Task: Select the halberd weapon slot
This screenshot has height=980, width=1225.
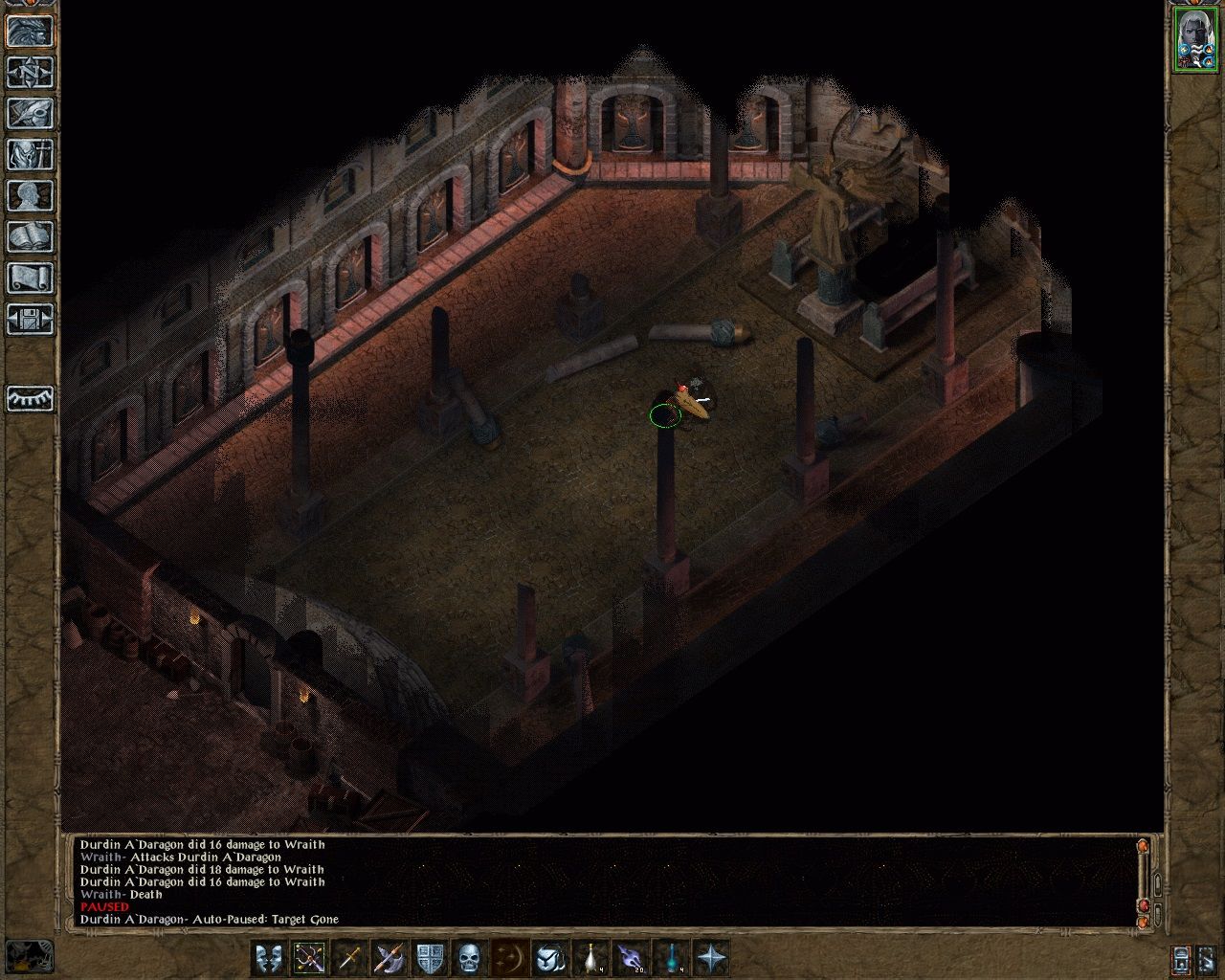Action: (x=389, y=959)
